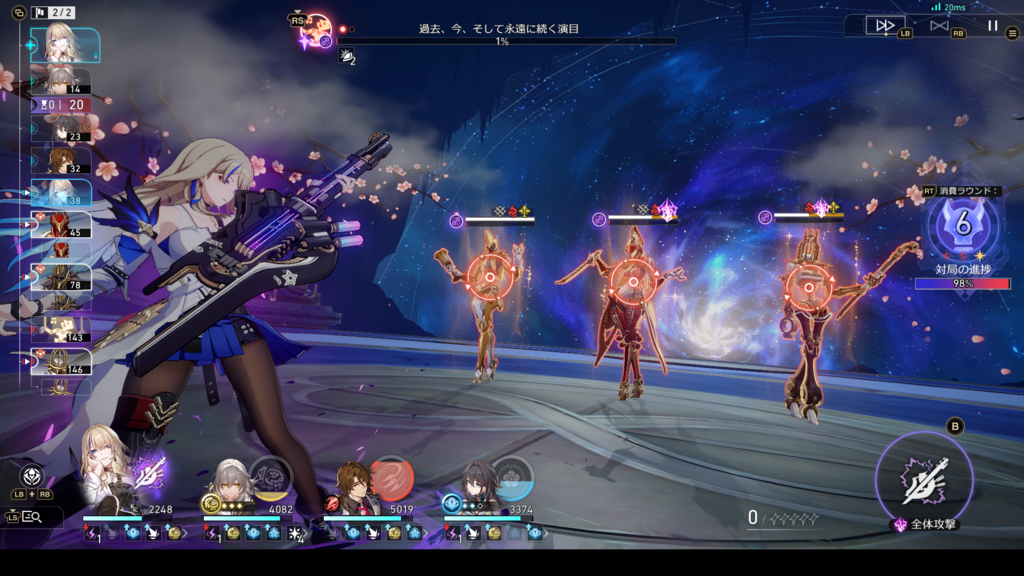
Task: Pause the battle
Action: [992, 26]
